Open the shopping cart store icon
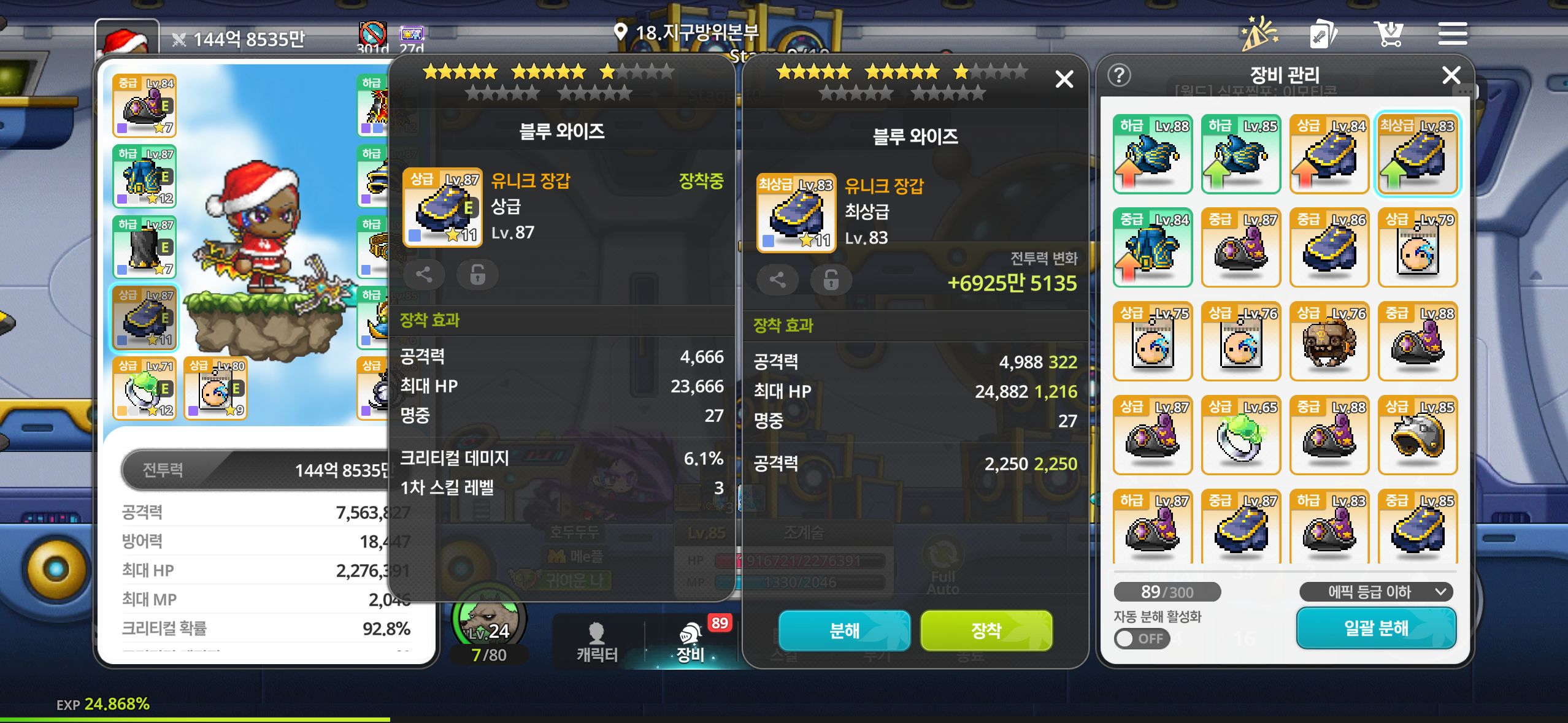 (x=1388, y=34)
